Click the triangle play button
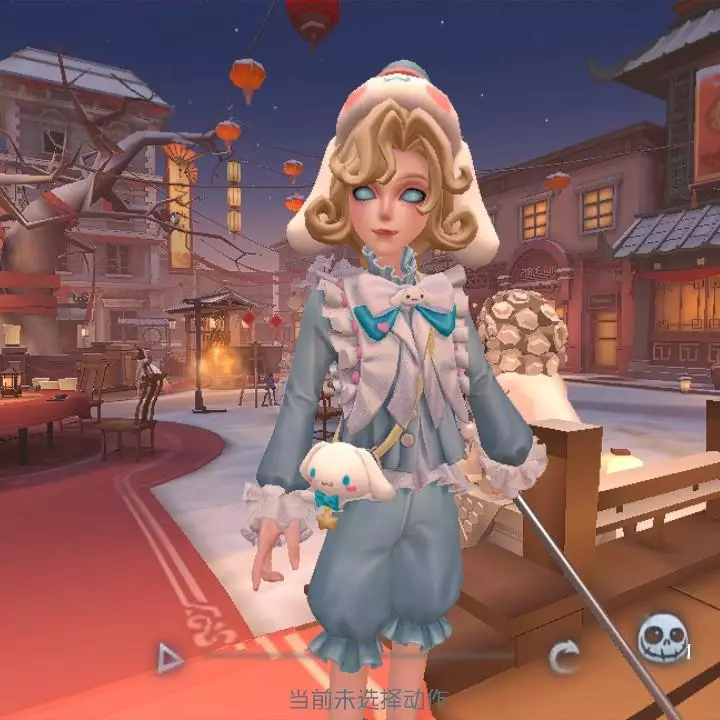Viewport: 720px width, 720px height. (x=170, y=657)
